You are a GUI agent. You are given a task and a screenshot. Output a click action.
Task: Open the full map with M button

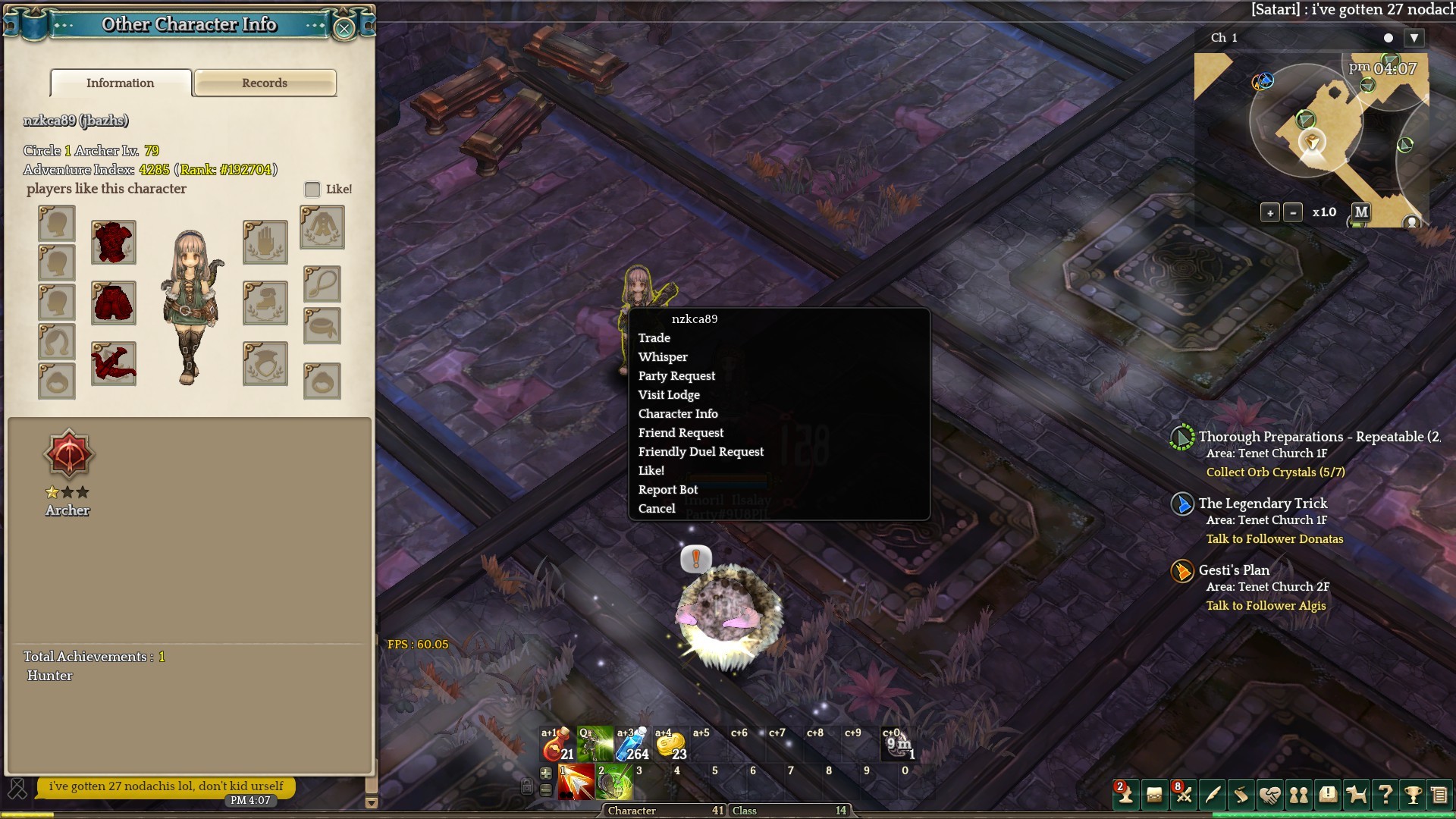point(1361,212)
